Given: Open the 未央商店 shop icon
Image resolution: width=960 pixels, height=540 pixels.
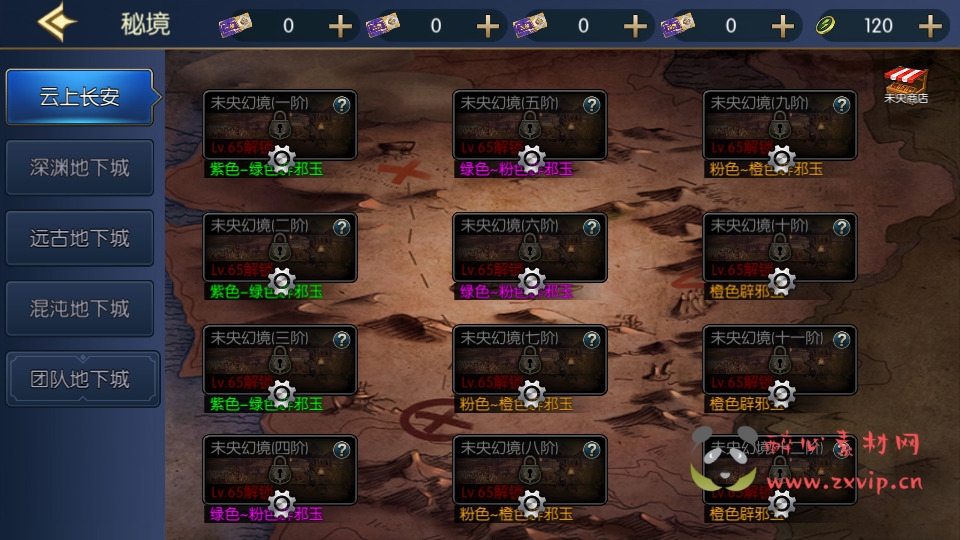Looking at the screenshot, I should pos(905,86).
